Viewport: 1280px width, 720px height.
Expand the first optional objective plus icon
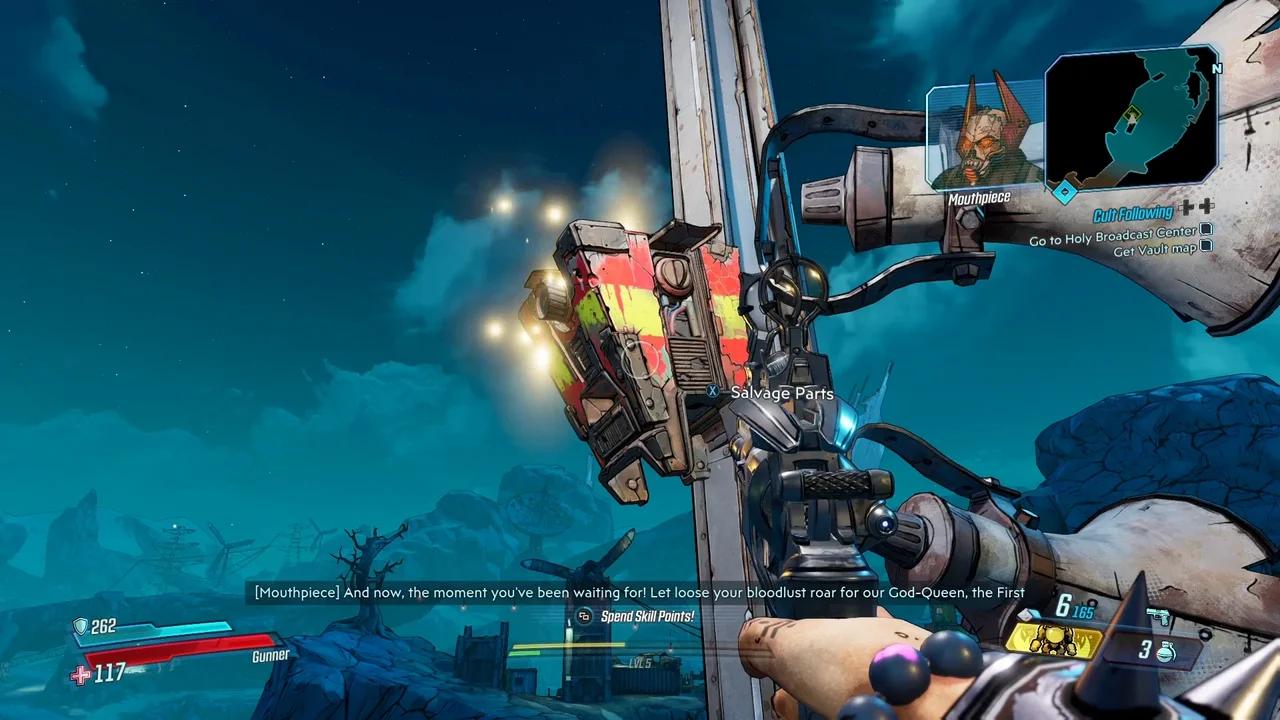[1186, 207]
